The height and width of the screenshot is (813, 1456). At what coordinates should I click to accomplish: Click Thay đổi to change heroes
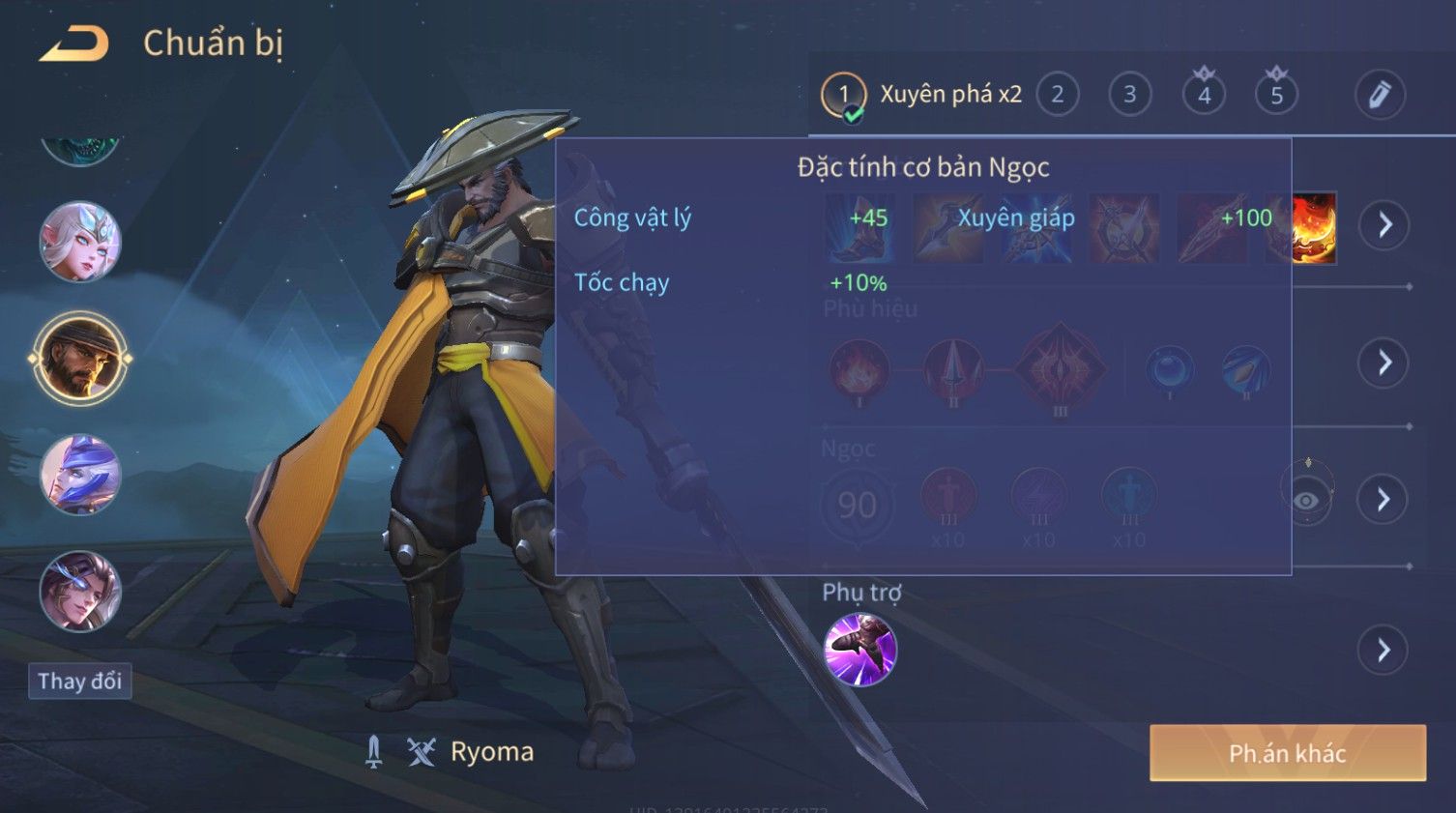pyautogui.click(x=79, y=682)
